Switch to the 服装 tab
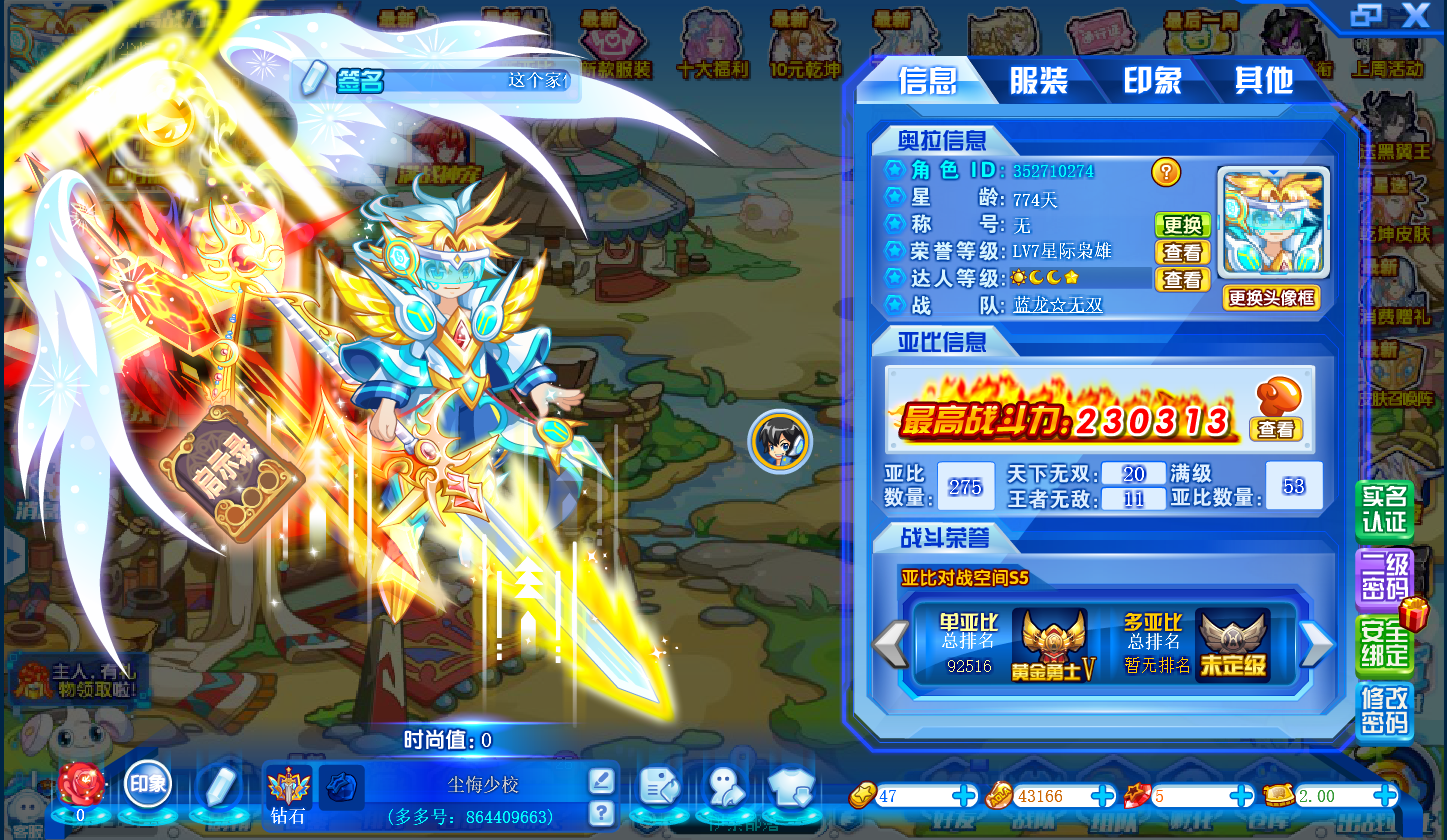The width and height of the screenshot is (1447, 840). click(1038, 80)
